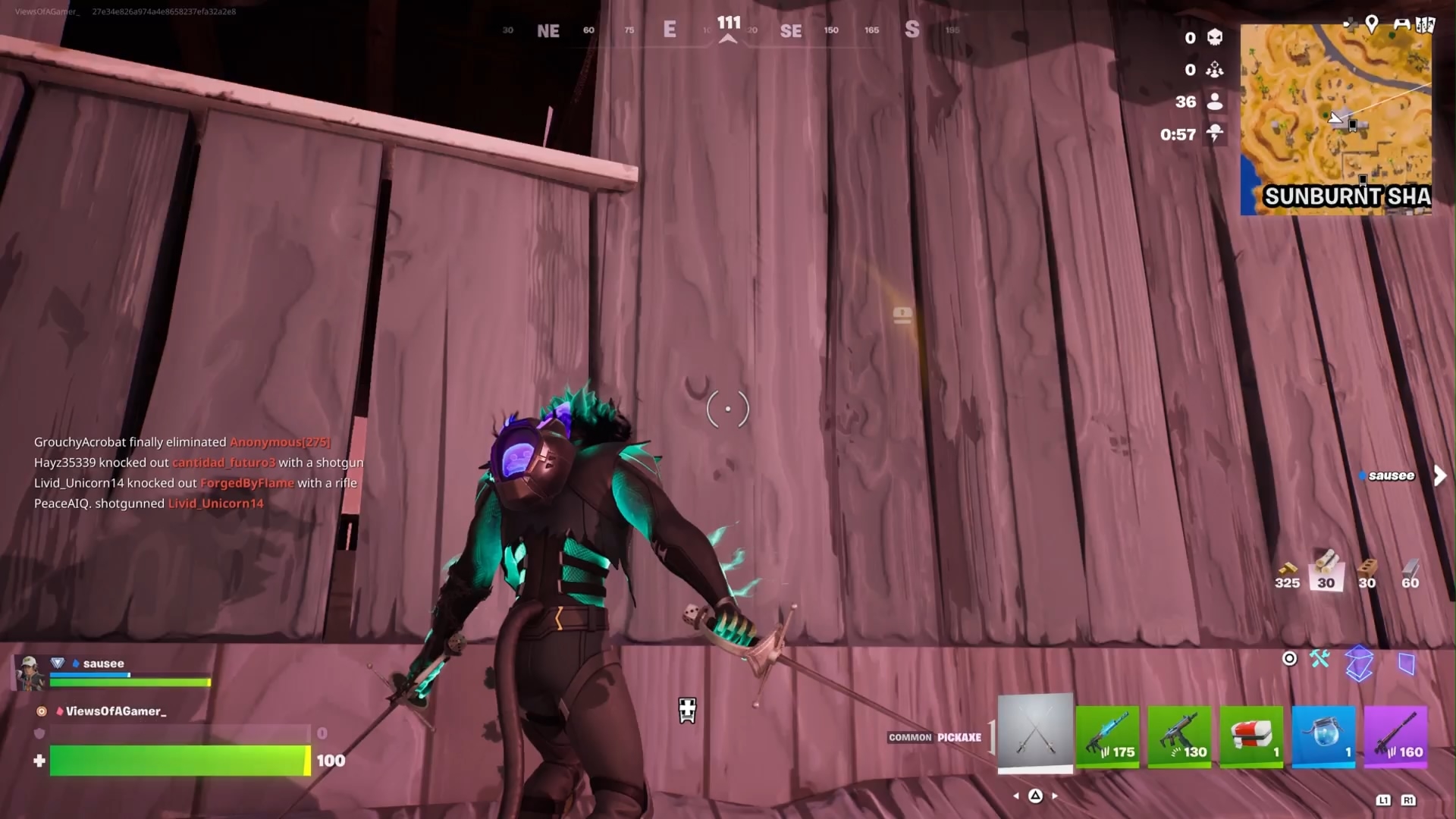Image resolution: width=1456 pixels, height=819 pixels.
Task: Click the map pin marker icon
Action: 1372,24
